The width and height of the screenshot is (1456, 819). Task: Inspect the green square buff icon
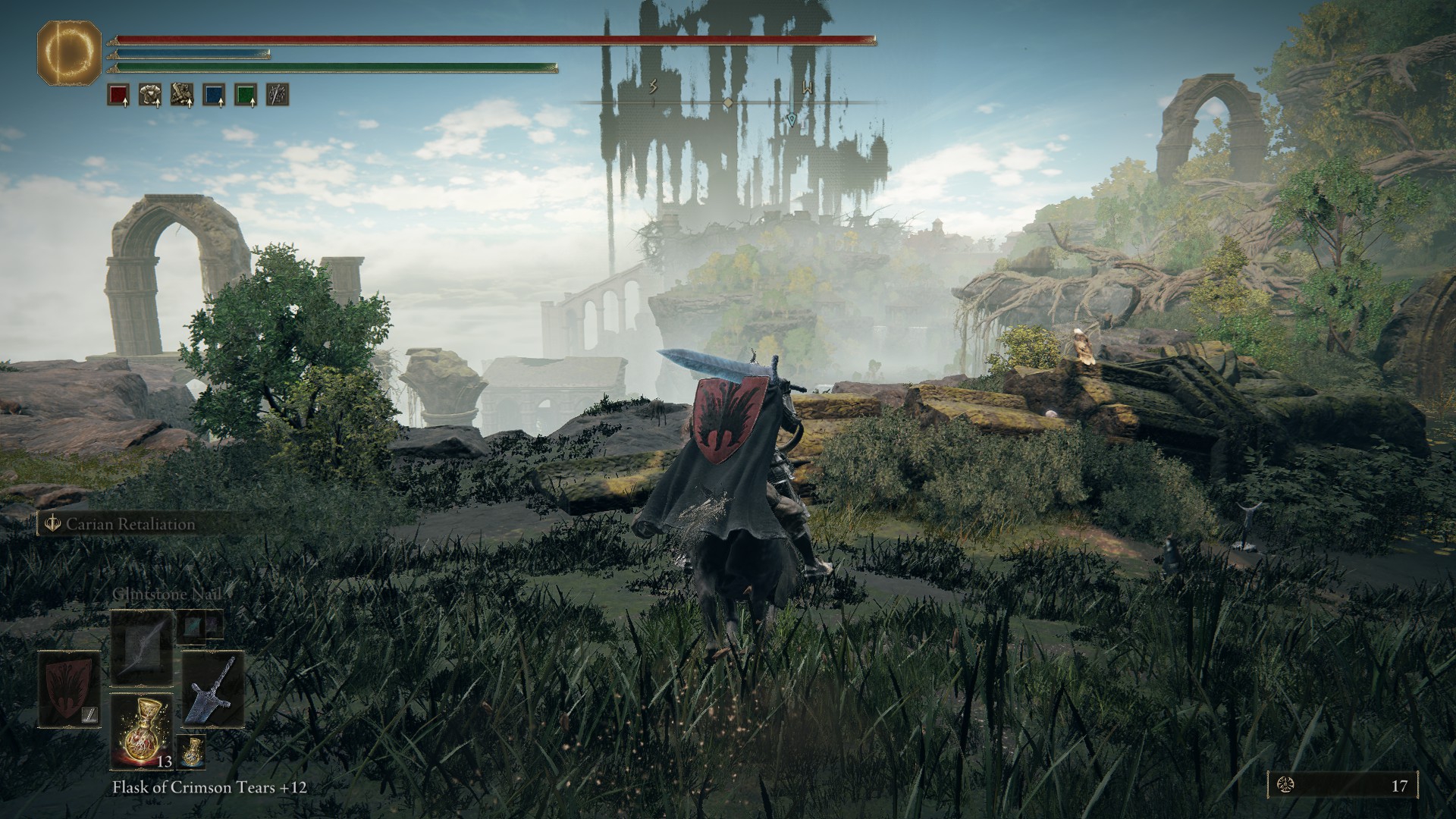(x=246, y=95)
